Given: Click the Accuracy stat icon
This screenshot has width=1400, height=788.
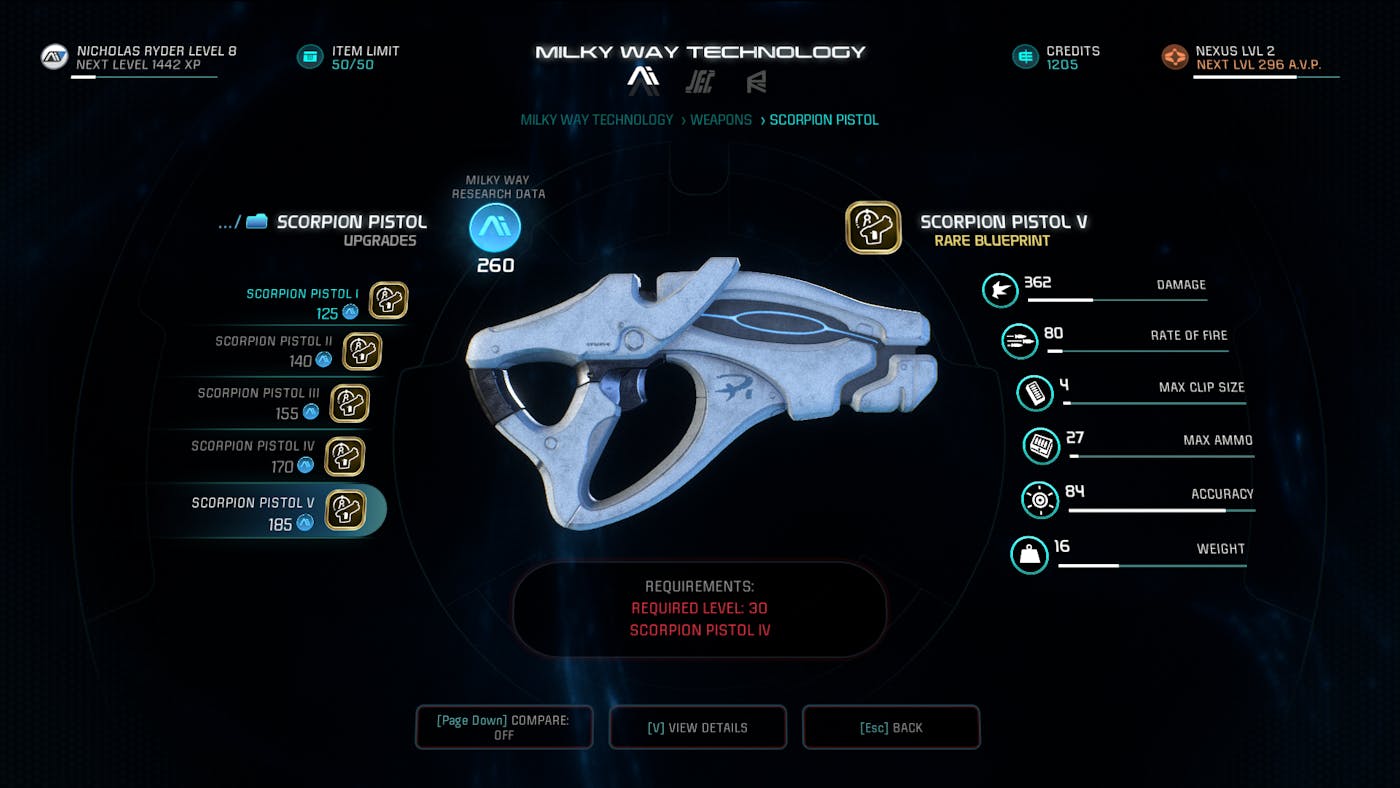Looking at the screenshot, I should tap(1040, 500).
